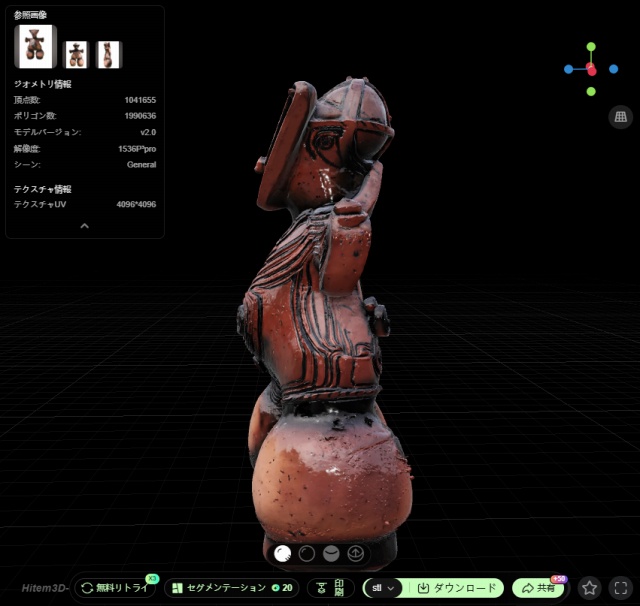Select the side-view reference image thumbnail
Image resolution: width=640 pixels, height=606 pixels.
pyautogui.click(x=108, y=54)
